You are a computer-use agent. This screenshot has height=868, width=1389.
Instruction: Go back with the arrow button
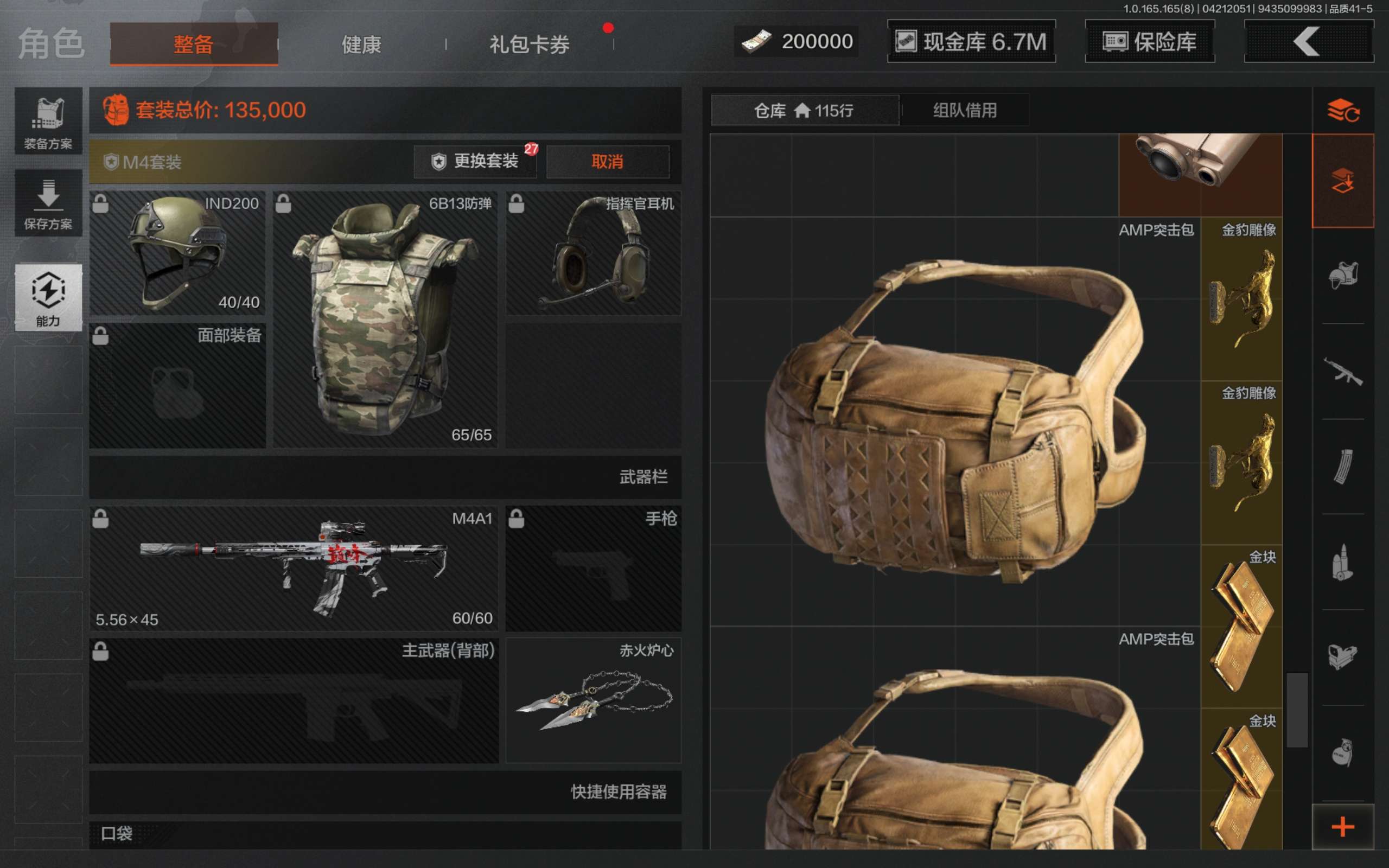(1308, 41)
